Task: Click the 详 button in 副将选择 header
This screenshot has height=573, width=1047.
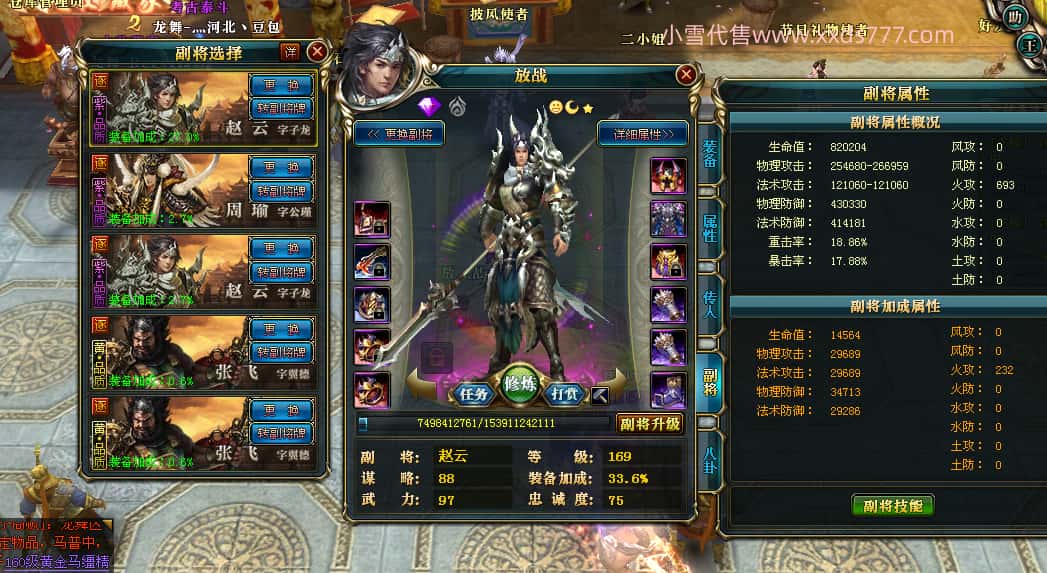Action: click(290, 51)
